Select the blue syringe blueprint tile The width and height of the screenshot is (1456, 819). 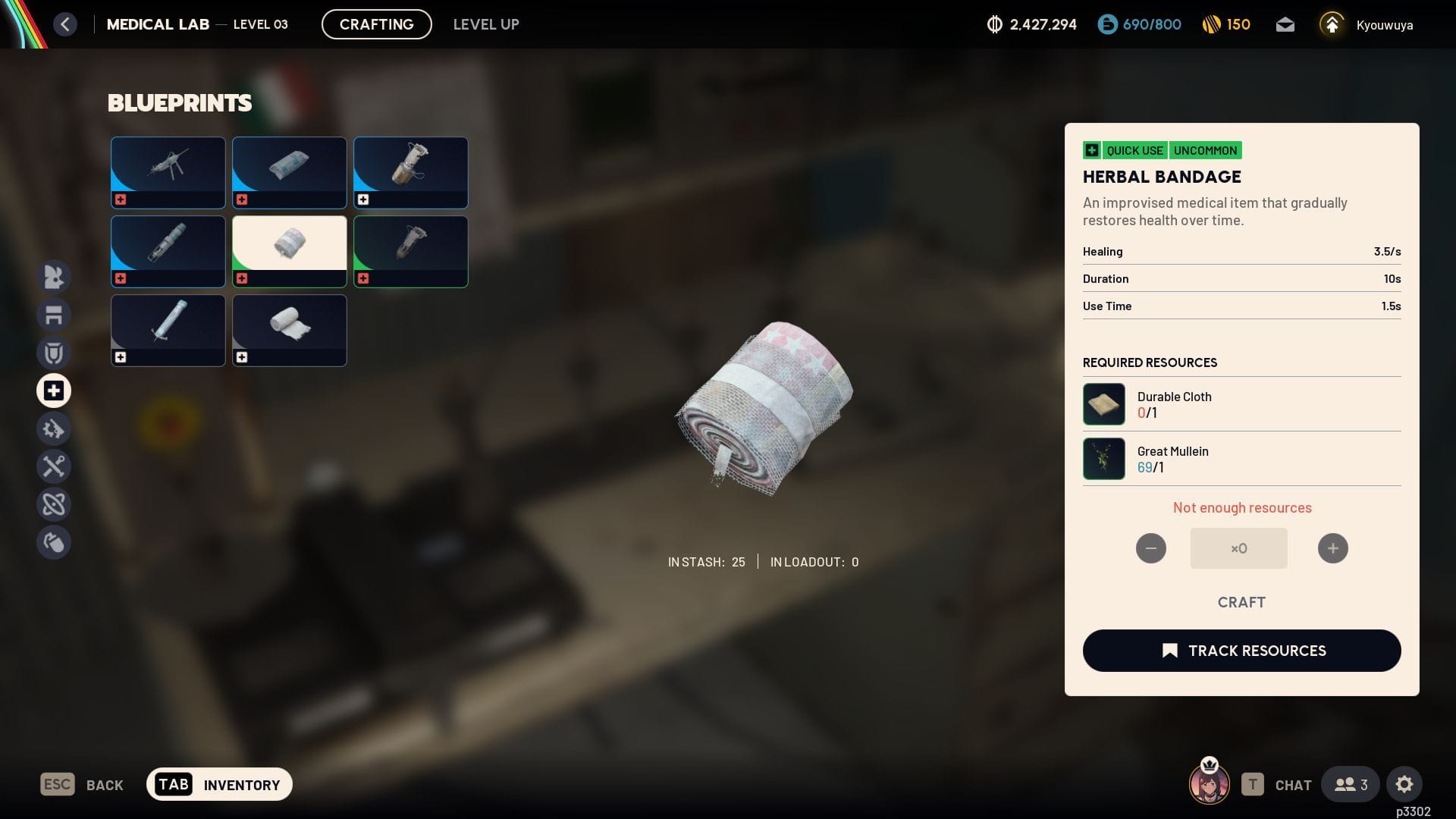(x=168, y=330)
